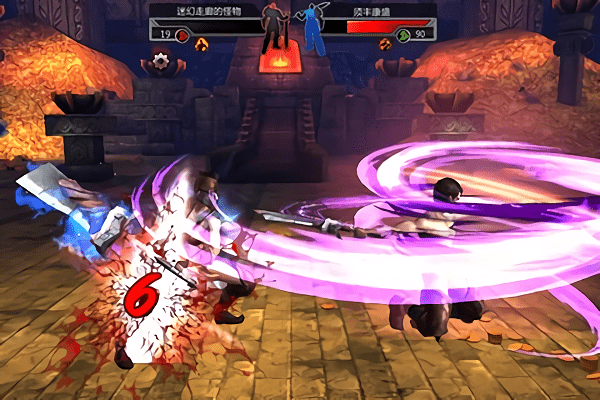Select the left fighter's orange buff icon
This screenshot has height=400, width=600.
coord(202,45)
